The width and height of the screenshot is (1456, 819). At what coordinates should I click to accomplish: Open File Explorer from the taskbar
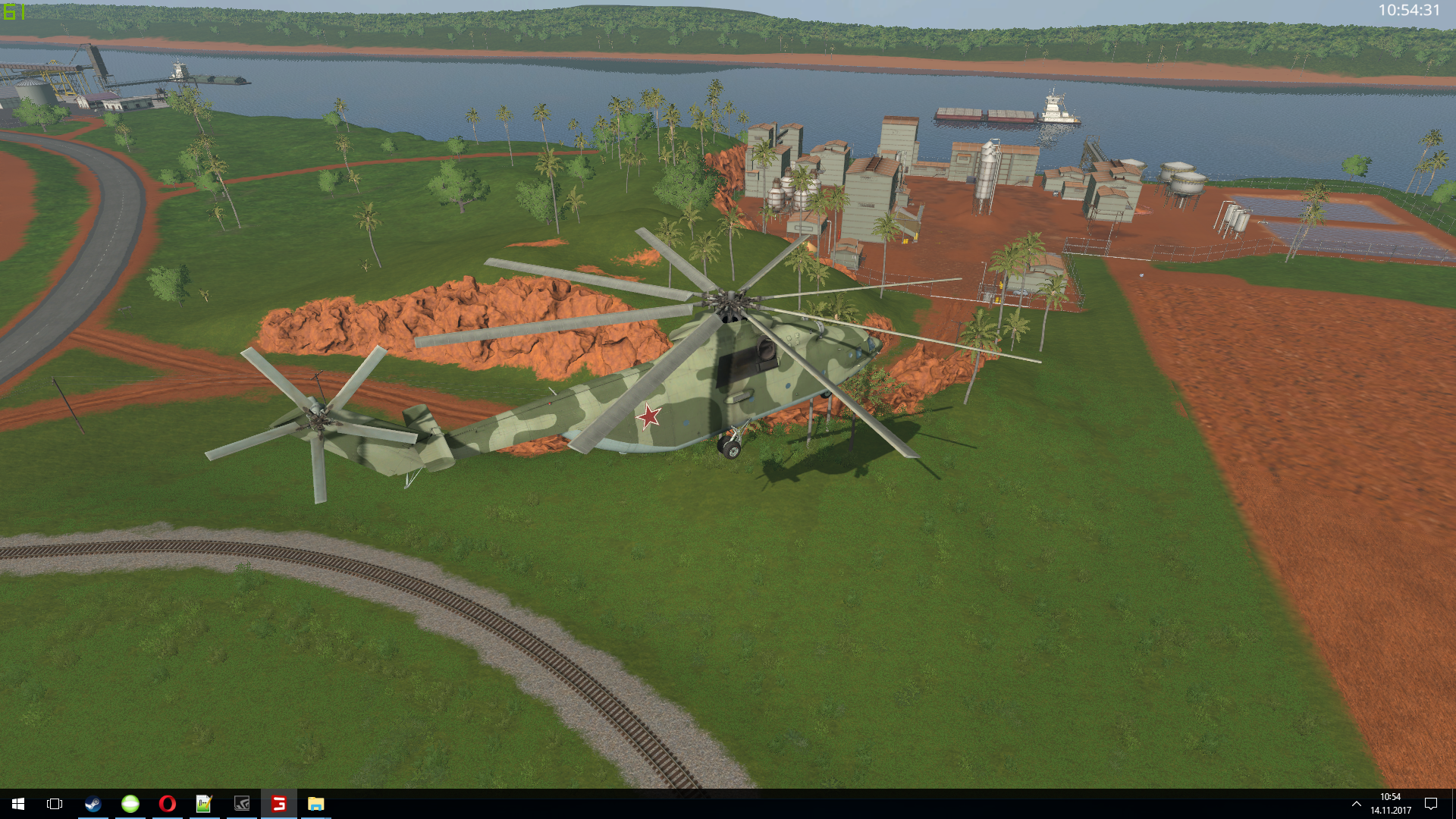pyautogui.click(x=315, y=804)
